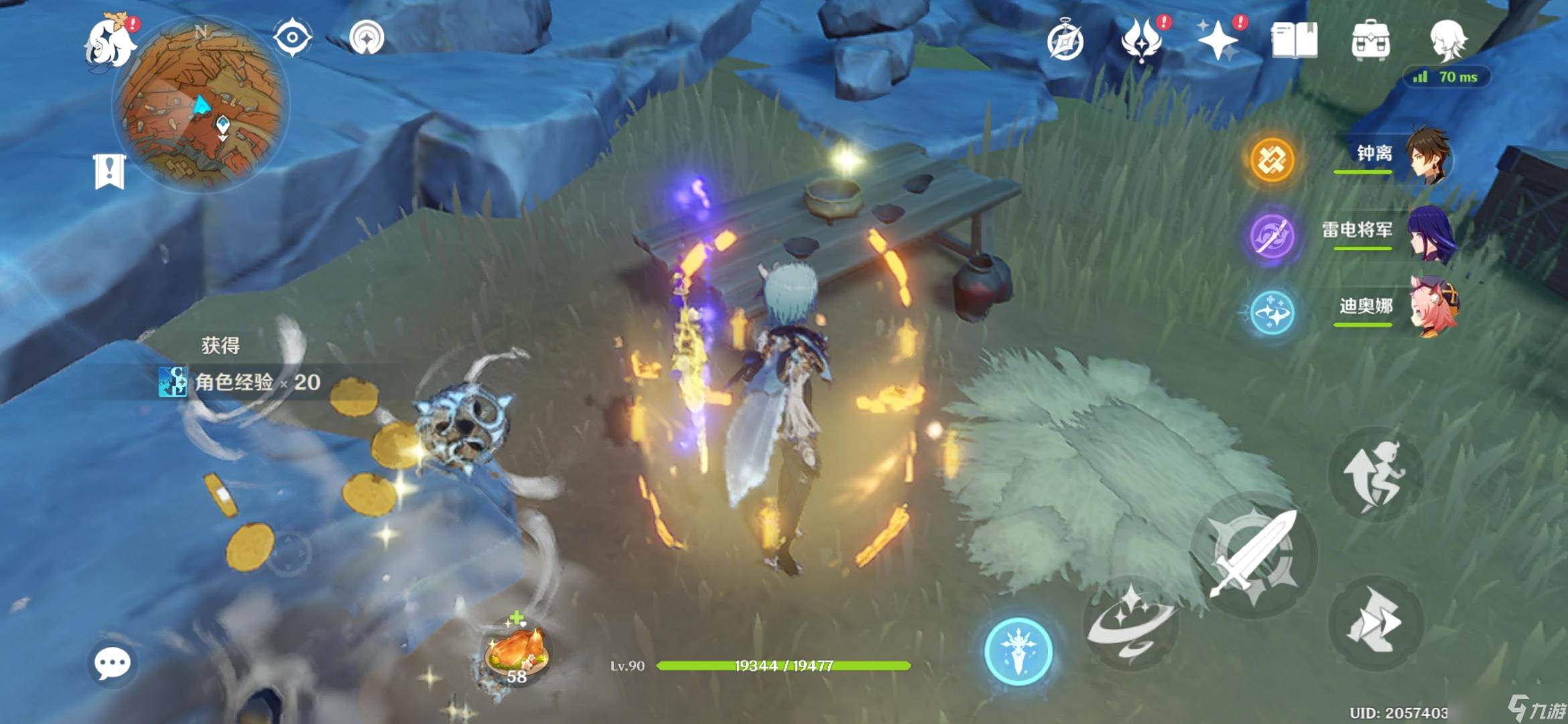Open the character profile head icon
The width and height of the screenshot is (1568, 724).
click(x=1447, y=40)
